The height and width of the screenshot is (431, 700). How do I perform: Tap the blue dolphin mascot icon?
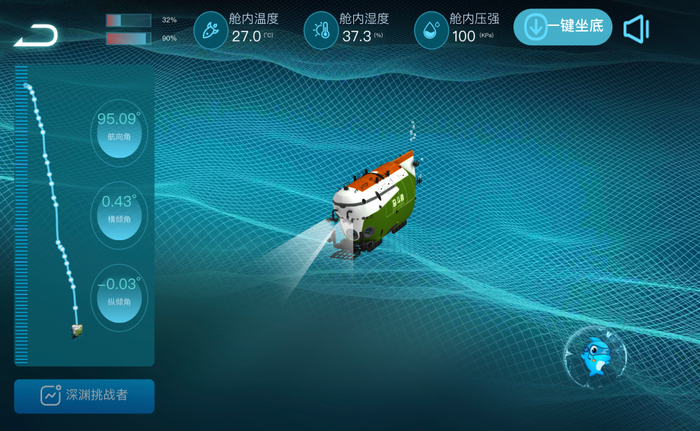pyautogui.click(x=595, y=358)
